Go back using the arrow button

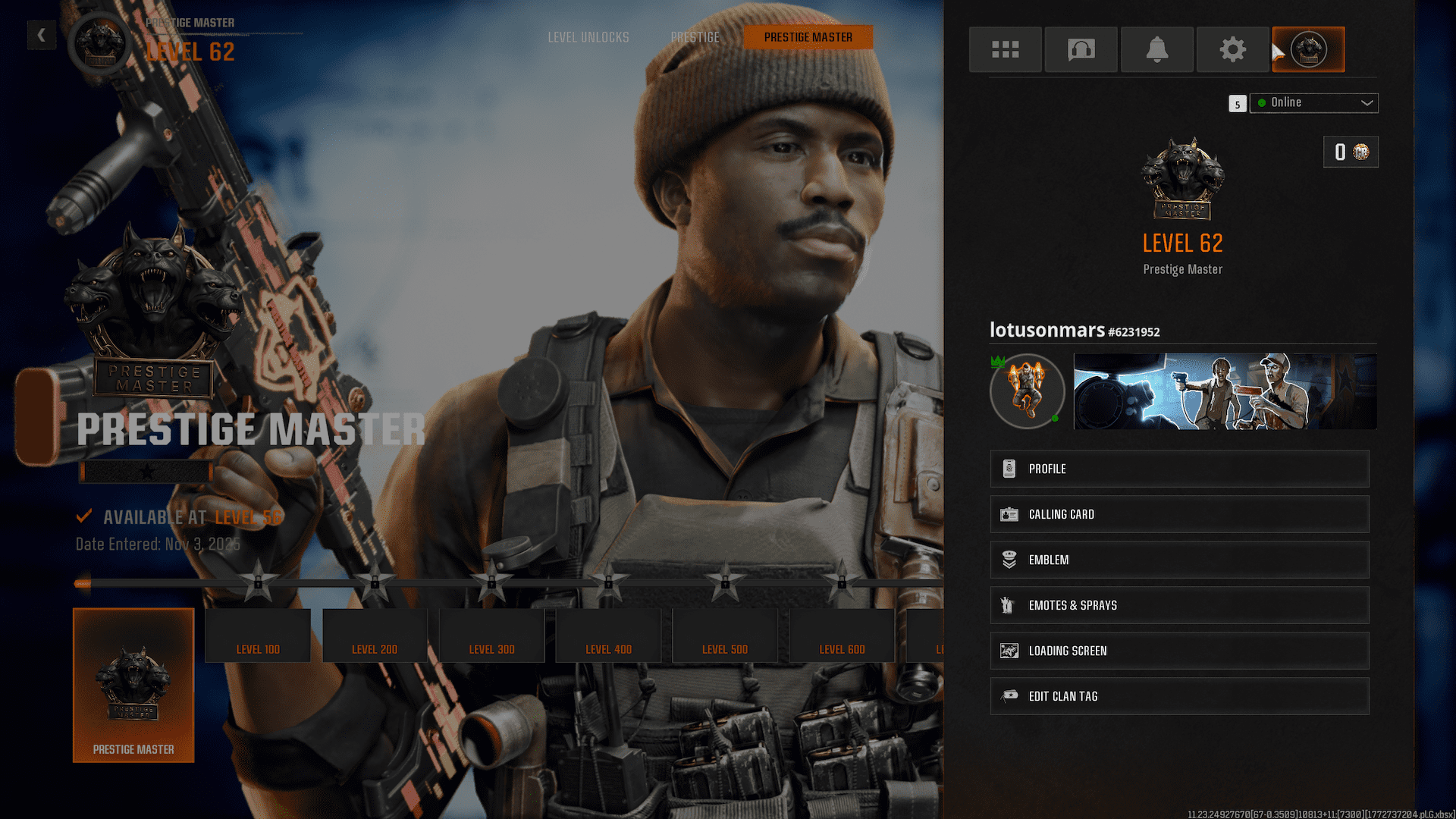pyautogui.click(x=42, y=35)
